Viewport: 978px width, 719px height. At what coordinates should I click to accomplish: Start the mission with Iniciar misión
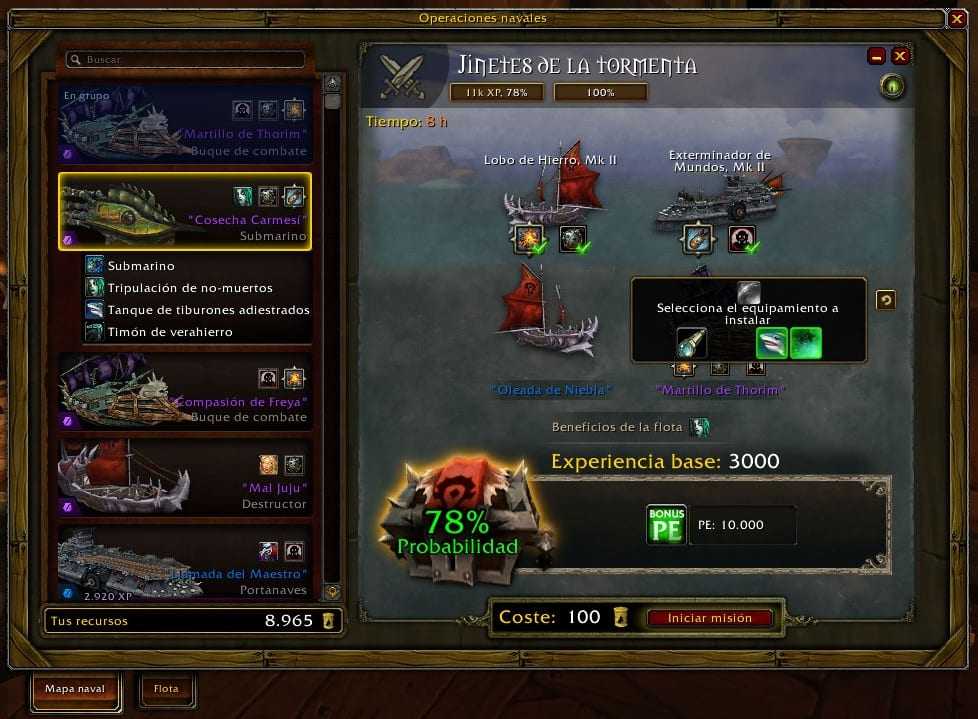[710, 618]
